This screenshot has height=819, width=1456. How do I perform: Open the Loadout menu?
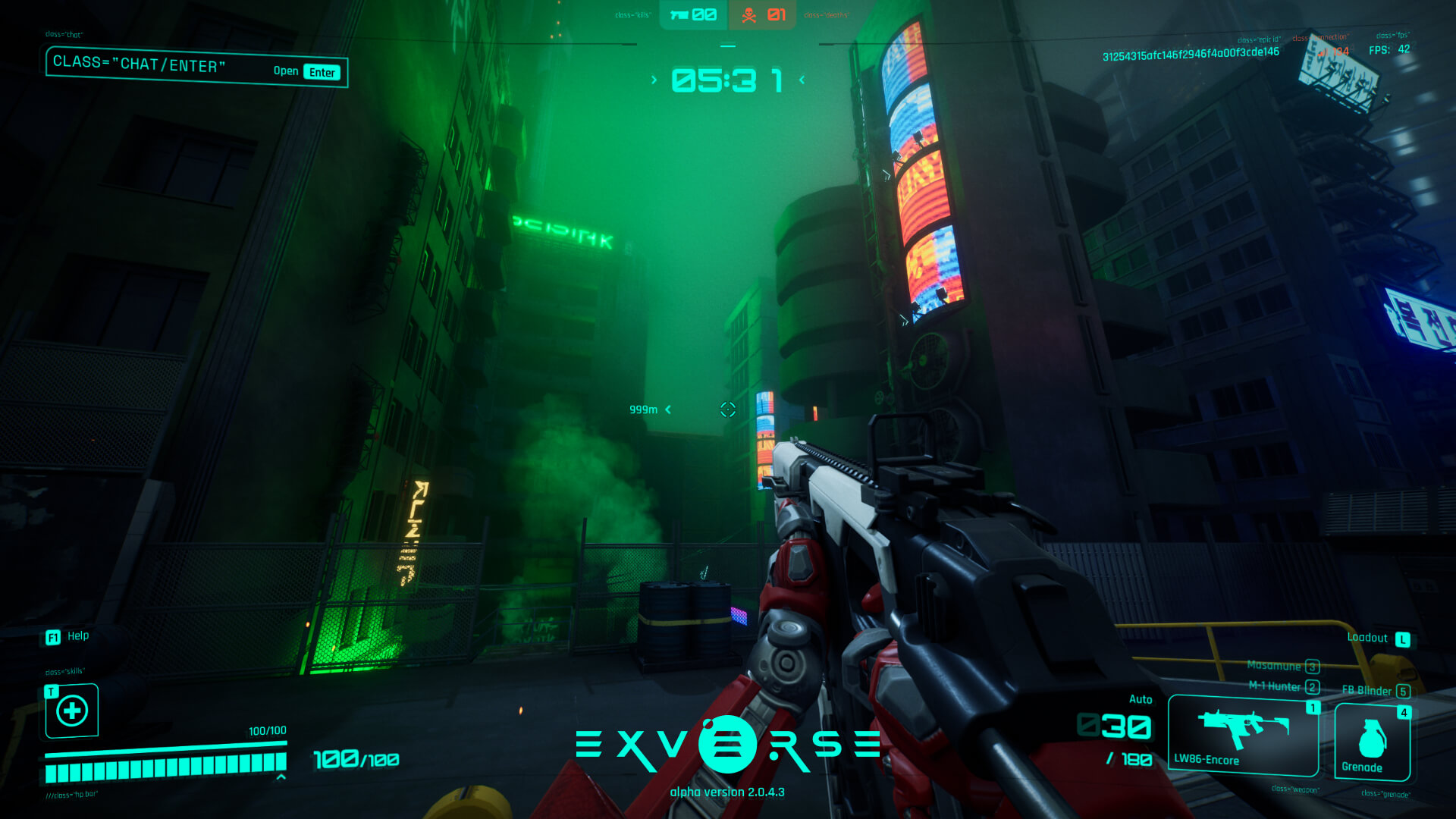[x=1402, y=638]
